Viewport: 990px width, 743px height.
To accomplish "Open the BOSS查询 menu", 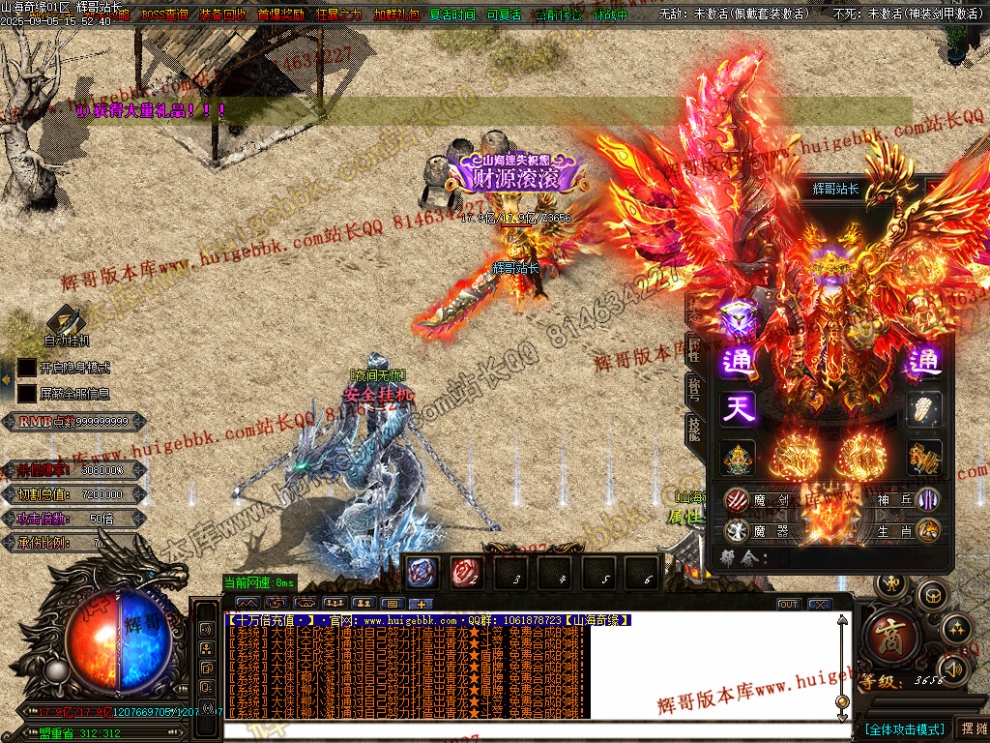I will (x=164, y=15).
